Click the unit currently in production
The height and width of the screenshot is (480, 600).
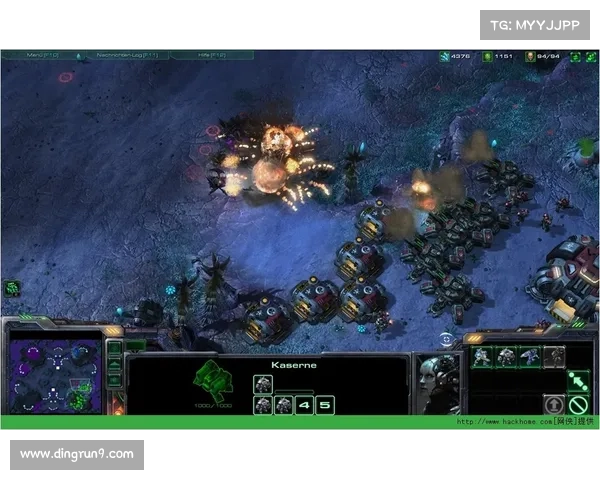[x=263, y=383]
